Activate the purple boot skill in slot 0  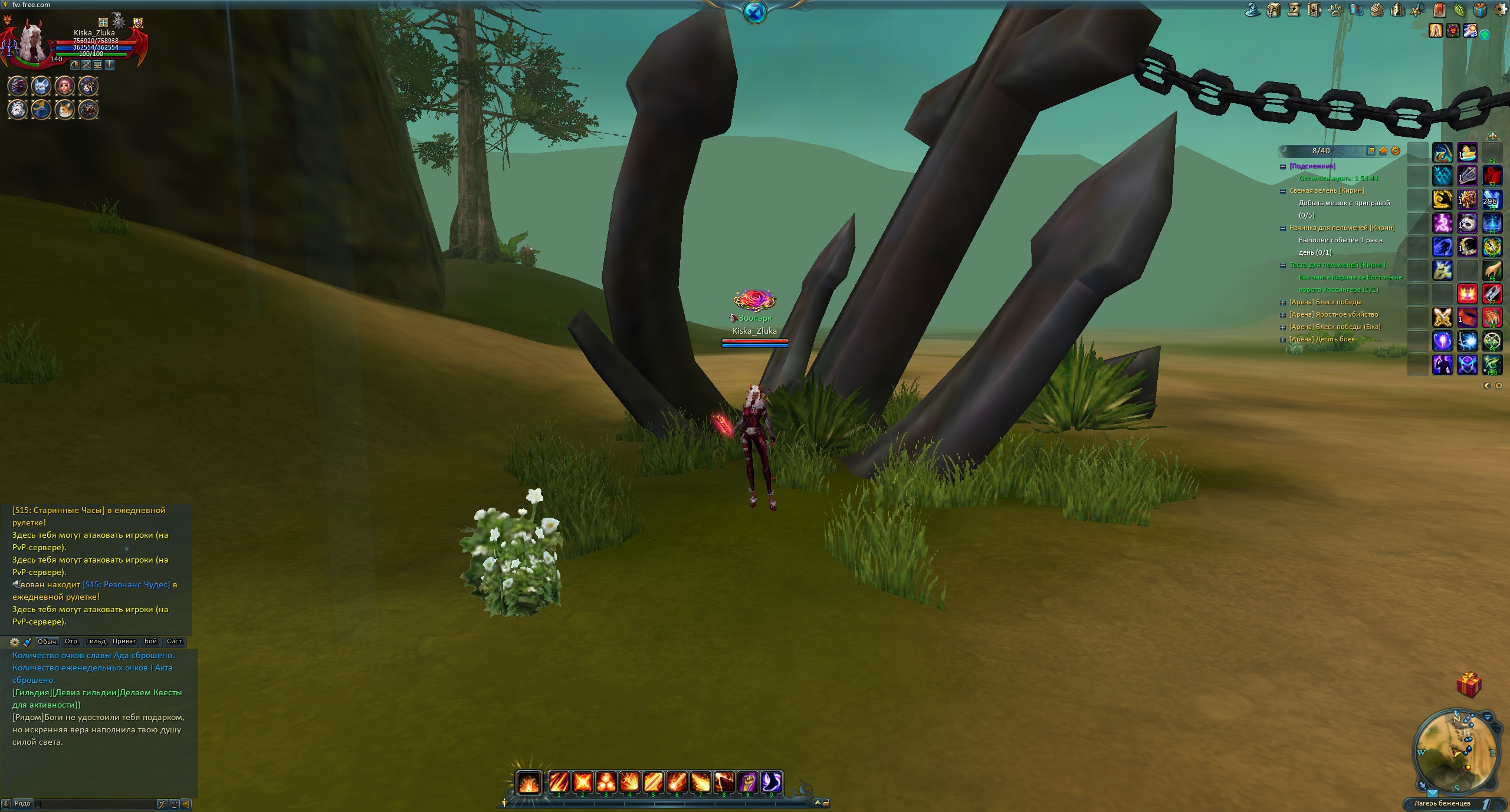(x=772, y=783)
